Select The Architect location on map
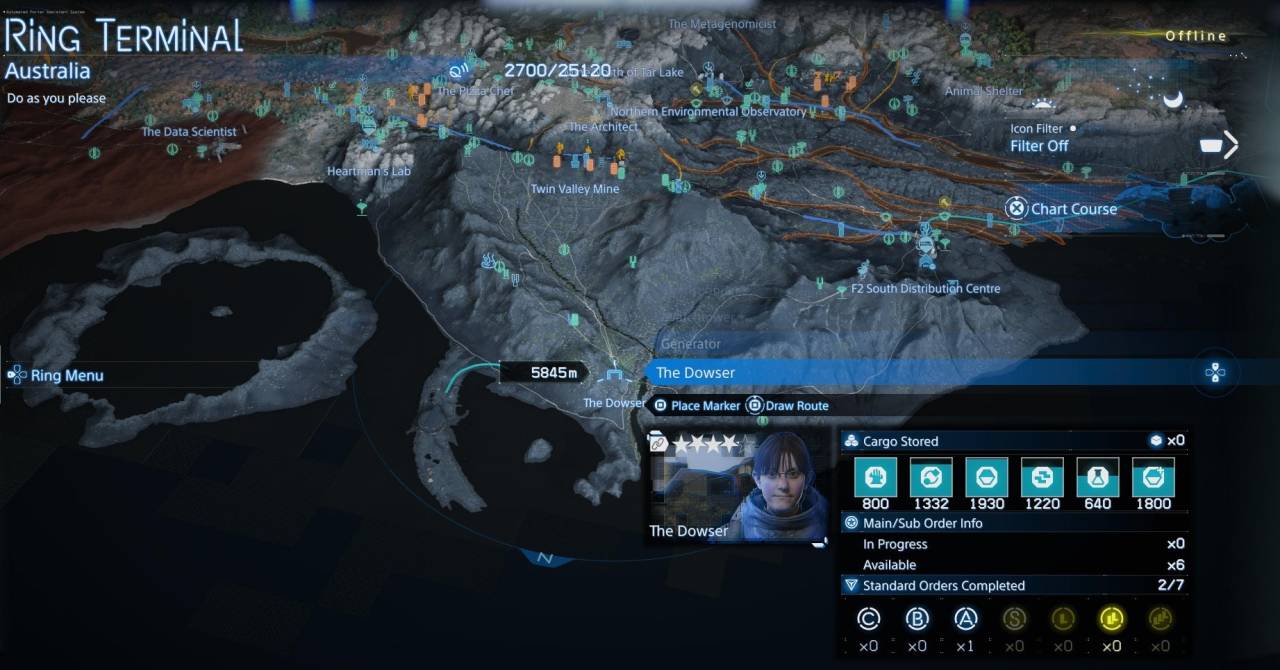 click(603, 127)
